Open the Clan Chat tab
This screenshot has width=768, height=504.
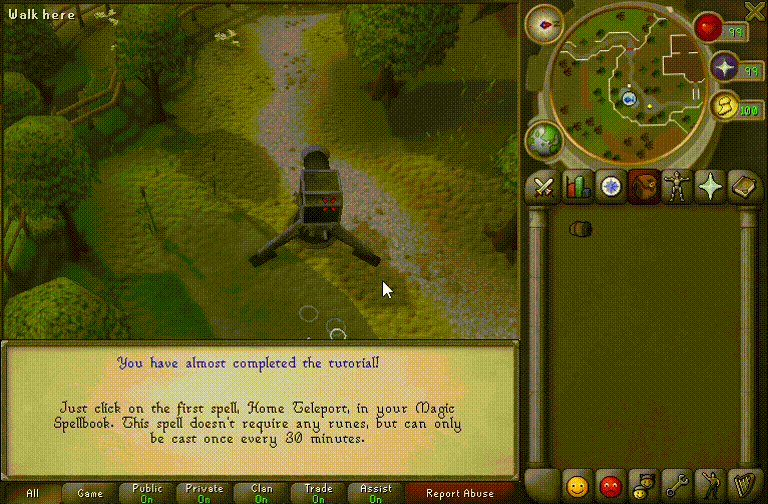(x=644, y=487)
